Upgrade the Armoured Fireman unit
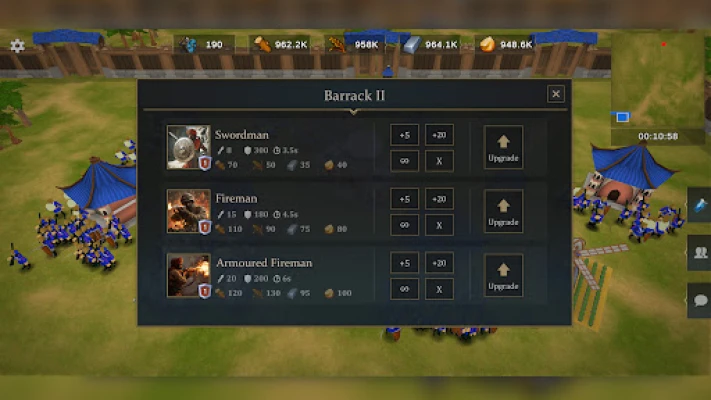This screenshot has width=711, height=400. tap(503, 276)
